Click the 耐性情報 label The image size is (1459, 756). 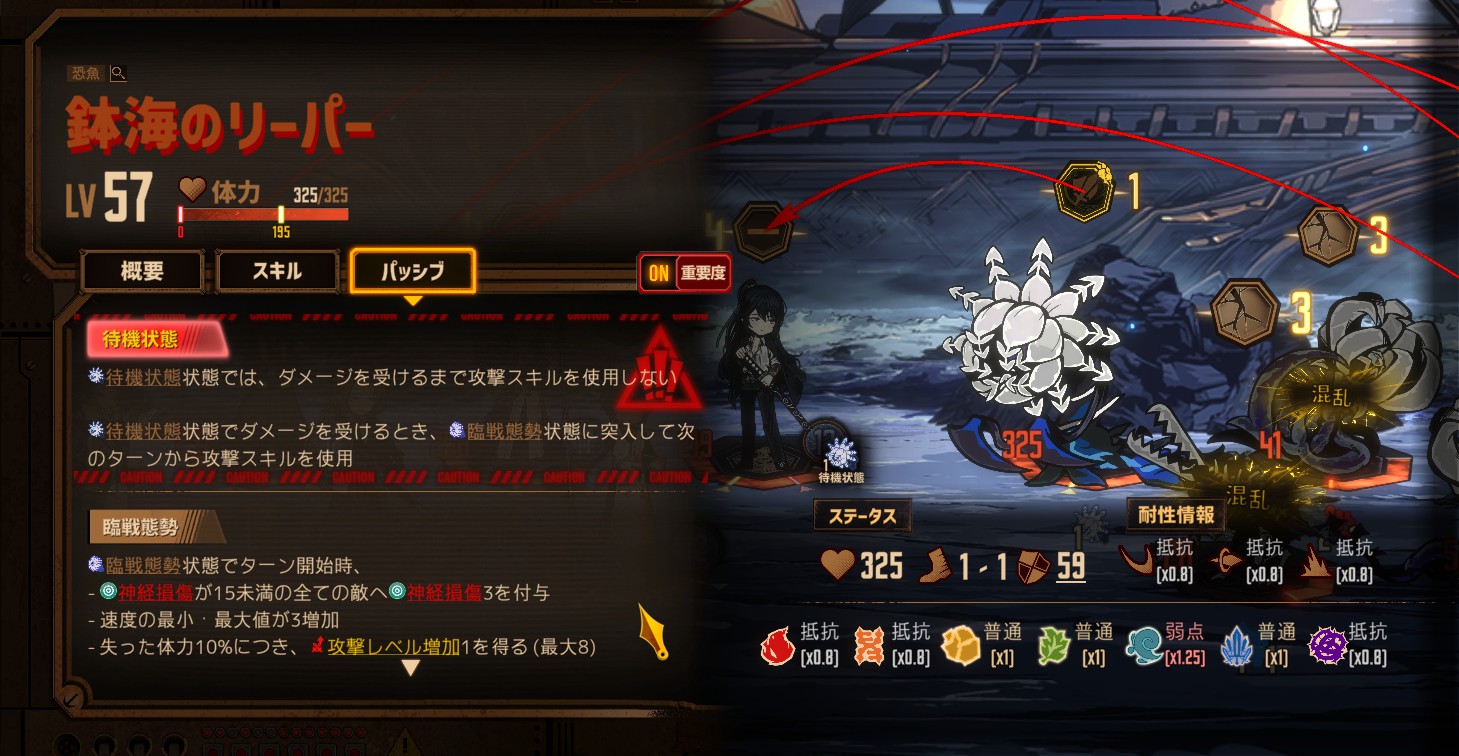pyautogui.click(x=1176, y=515)
